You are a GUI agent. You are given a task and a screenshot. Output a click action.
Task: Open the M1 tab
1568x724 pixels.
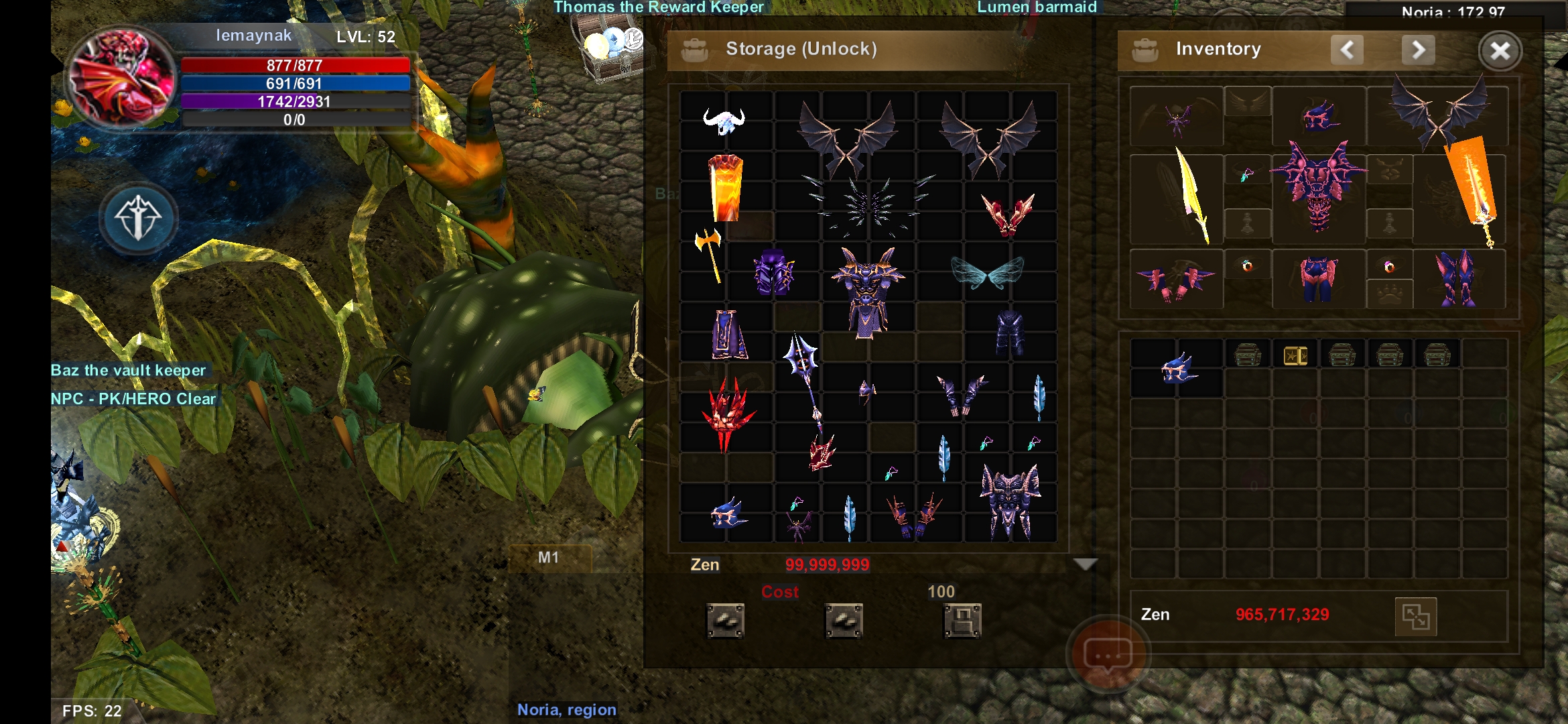coord(549,558)
